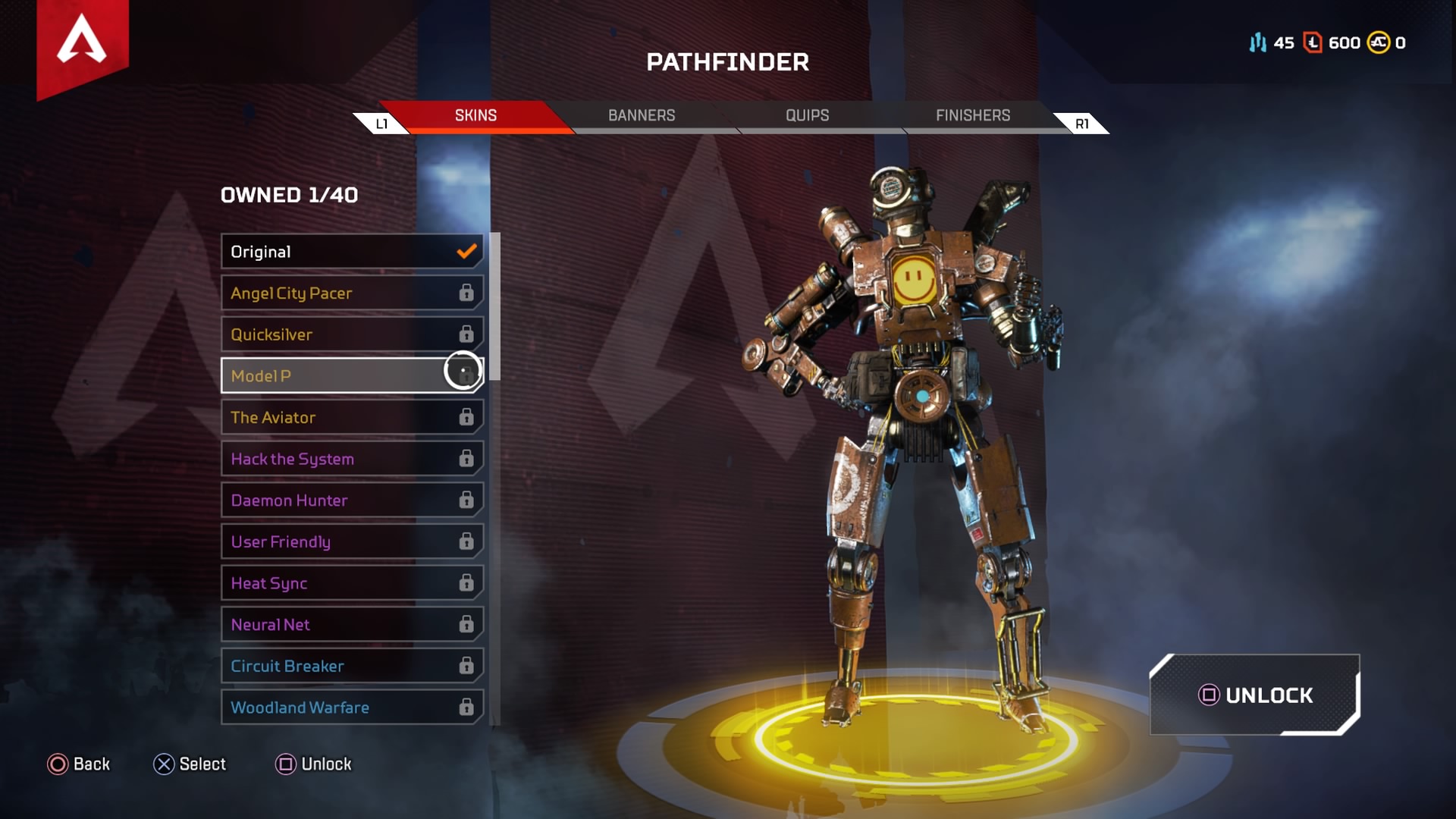Click the orange checkmark on Original skin
1456x819 pixels.
coord(466,251)
